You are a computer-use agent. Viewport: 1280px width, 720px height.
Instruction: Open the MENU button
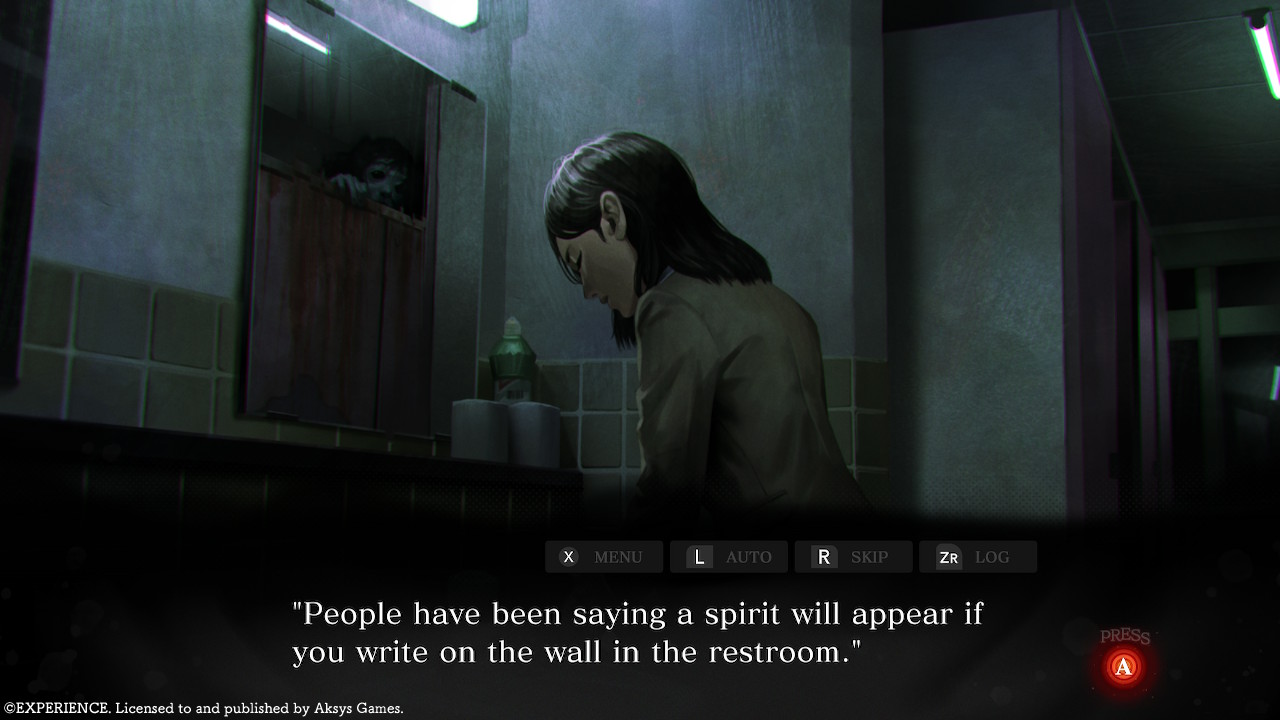[604, 557]
